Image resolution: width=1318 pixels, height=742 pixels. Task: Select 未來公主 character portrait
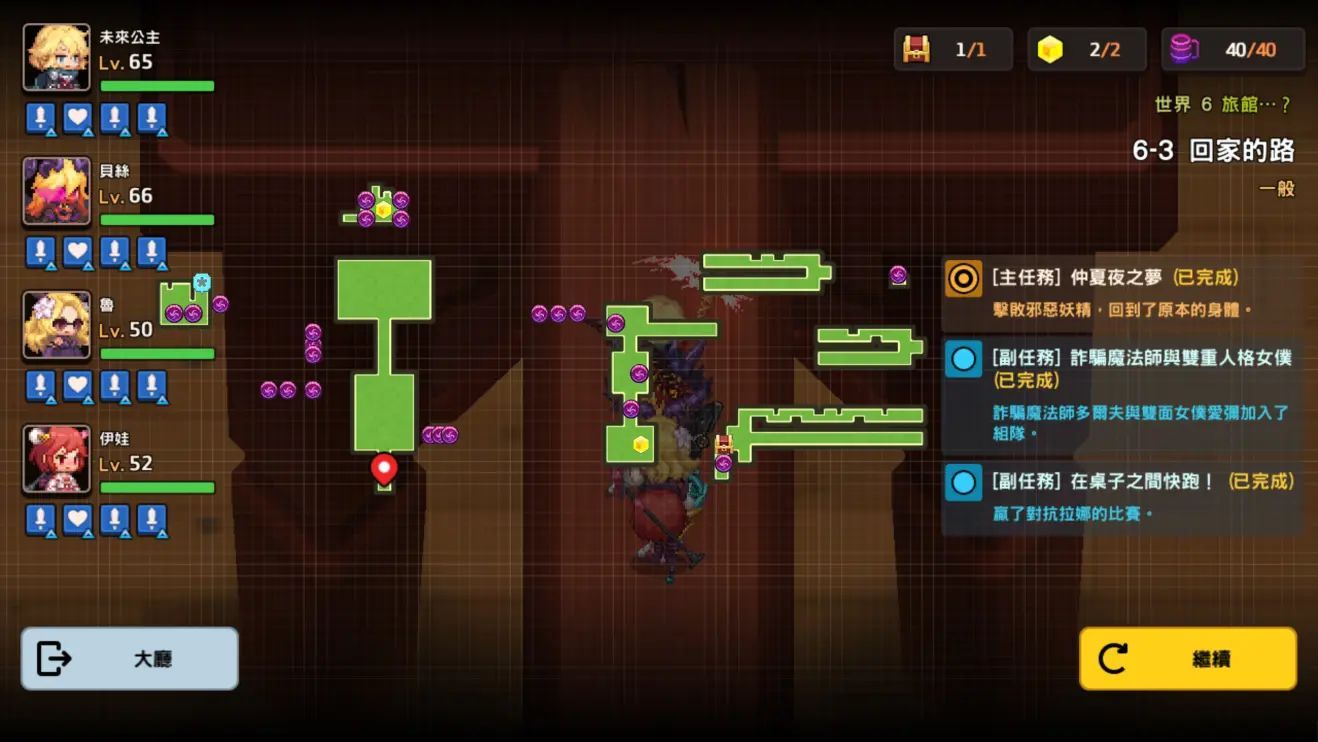pyautogui.click(x=57, y=57)
